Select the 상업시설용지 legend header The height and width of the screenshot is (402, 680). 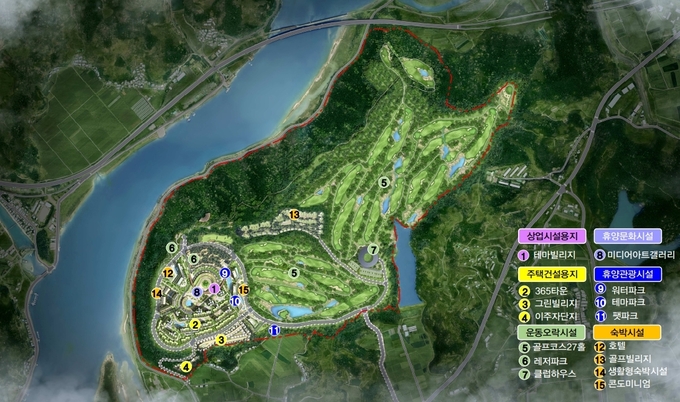[x=551, y=237]
